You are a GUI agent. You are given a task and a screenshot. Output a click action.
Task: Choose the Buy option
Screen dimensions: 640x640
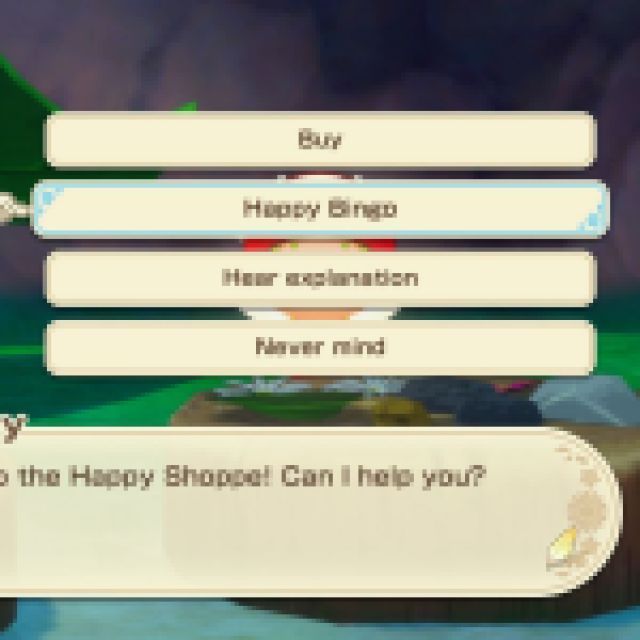coord(320,140)
